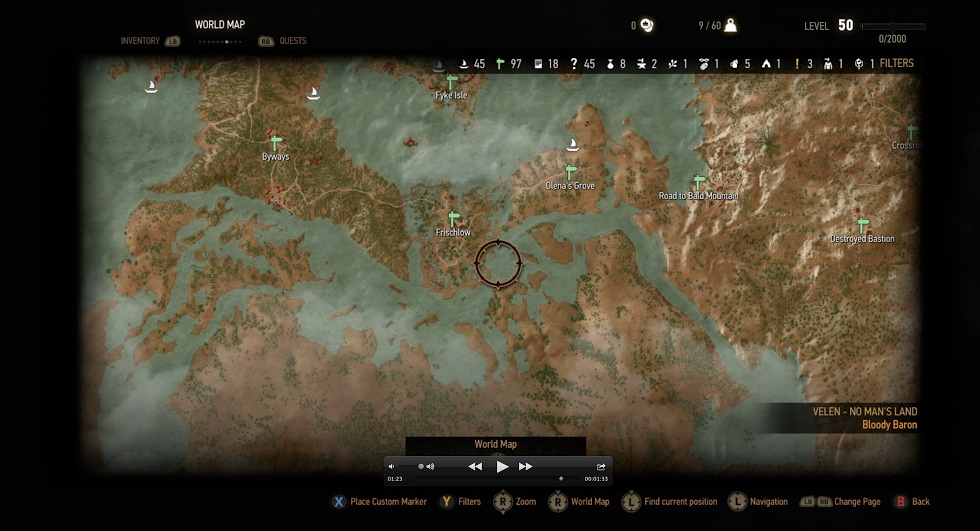Click the video player's volume slider knob
Image resolution: width=980 pixels, height=531 pixels.
tap(419, 466)
